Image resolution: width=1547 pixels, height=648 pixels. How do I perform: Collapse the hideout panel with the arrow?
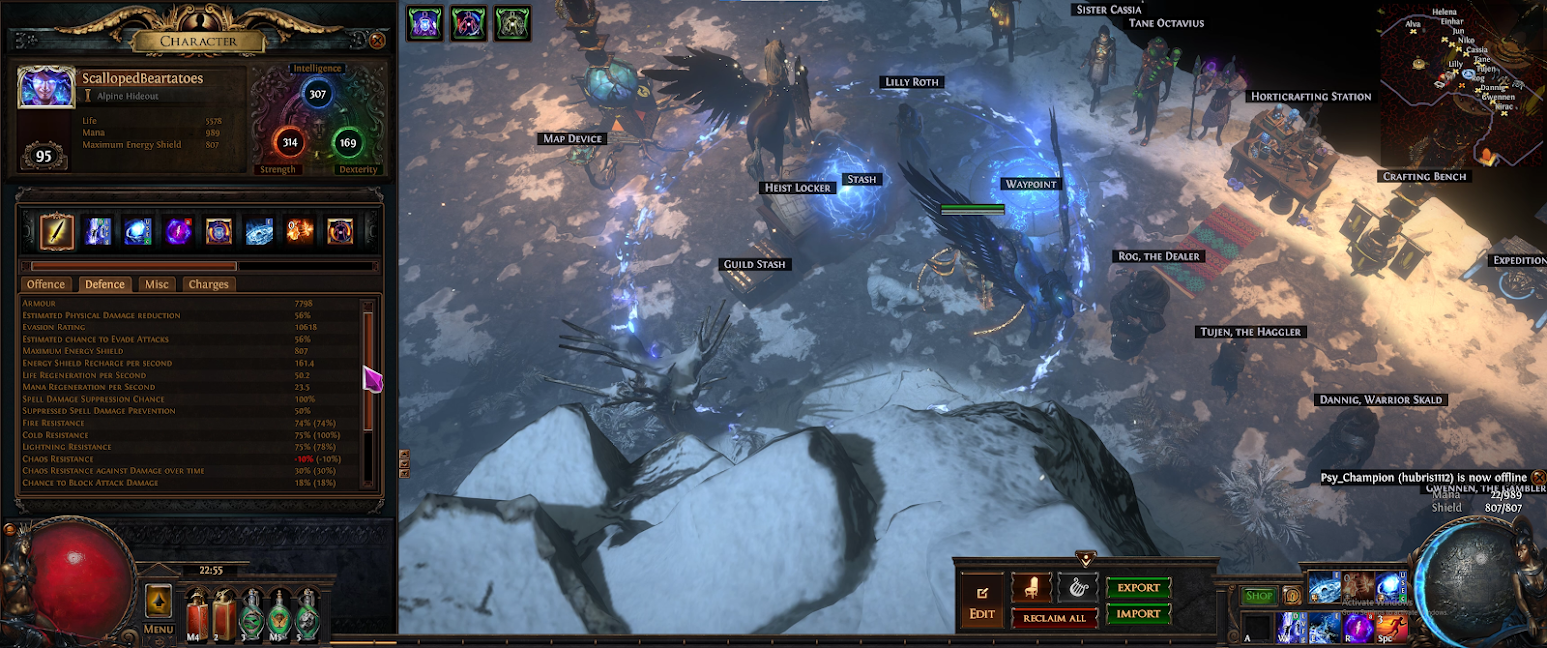tap(1084, 558)
